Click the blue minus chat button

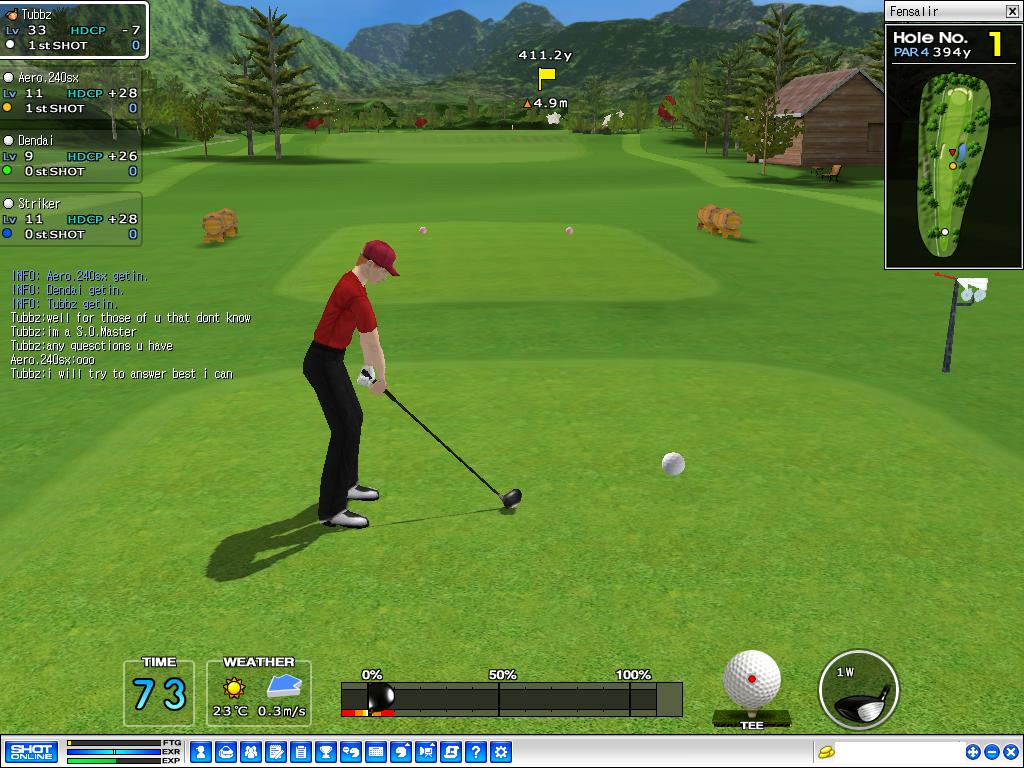tap(992, 752)
